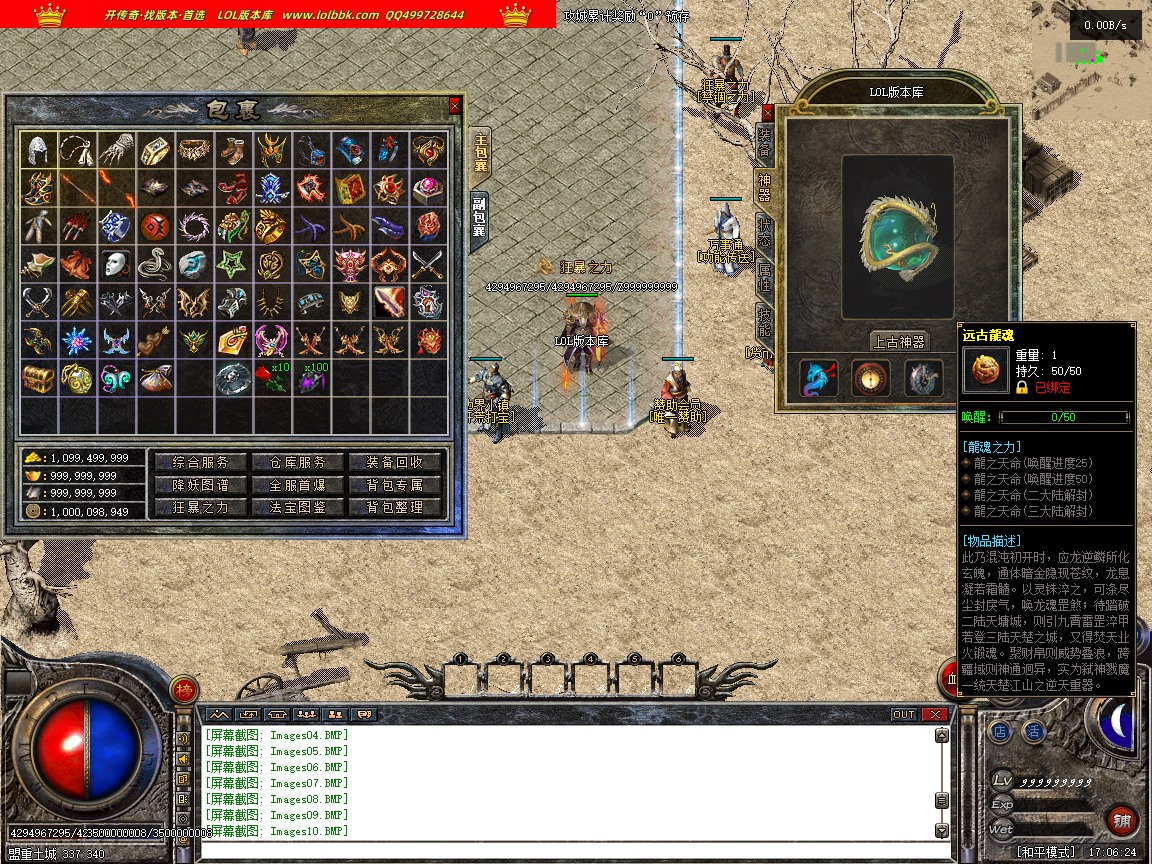
Task: Click the 装备回收 equipment recycle button
Action: 393,462
